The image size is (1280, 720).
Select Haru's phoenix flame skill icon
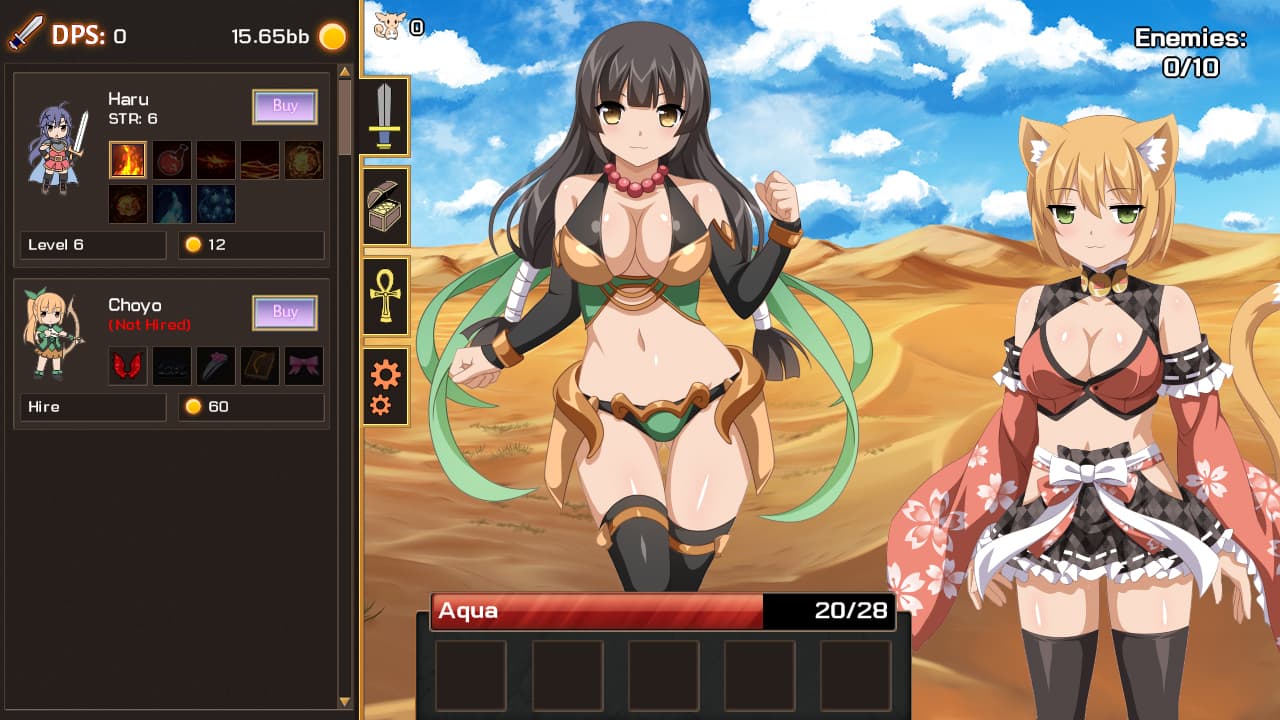215,160
